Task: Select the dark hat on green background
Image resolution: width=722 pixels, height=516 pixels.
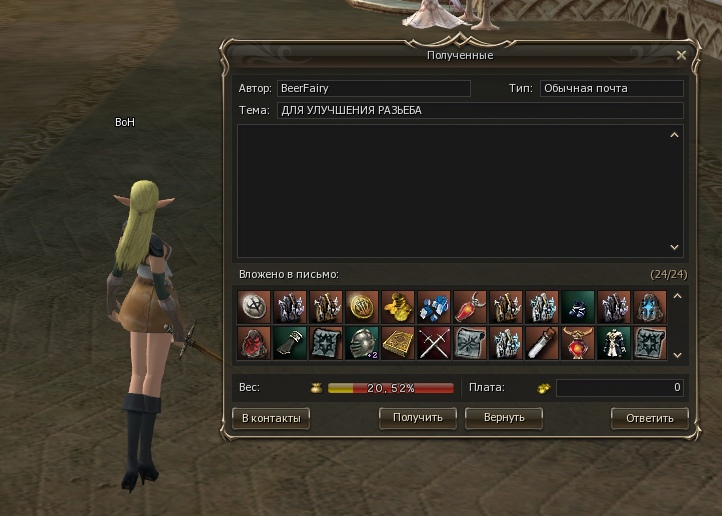Action: [578, 306]
